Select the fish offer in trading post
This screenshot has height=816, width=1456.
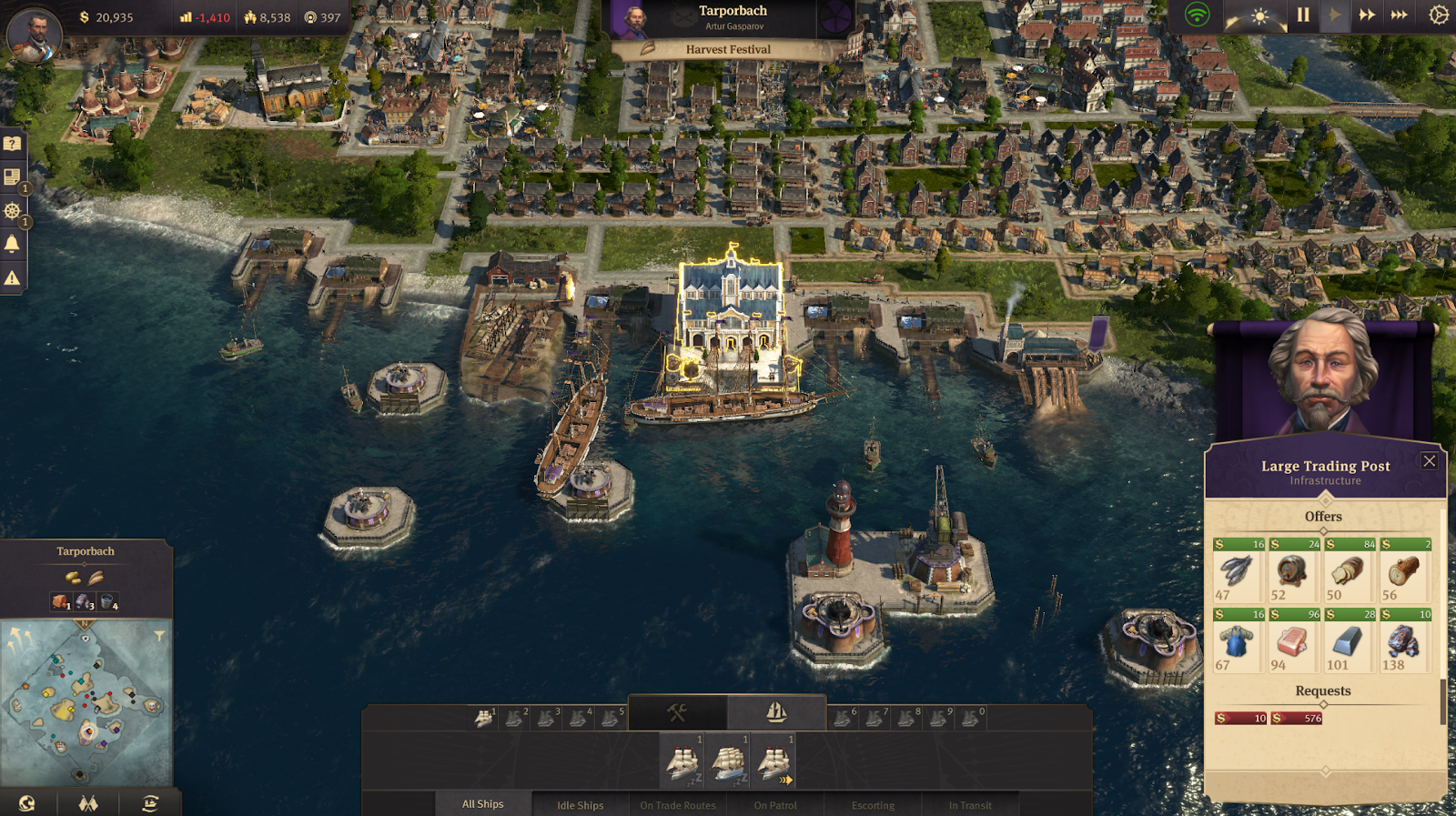pyautogui.click(x=1239, y=571)
